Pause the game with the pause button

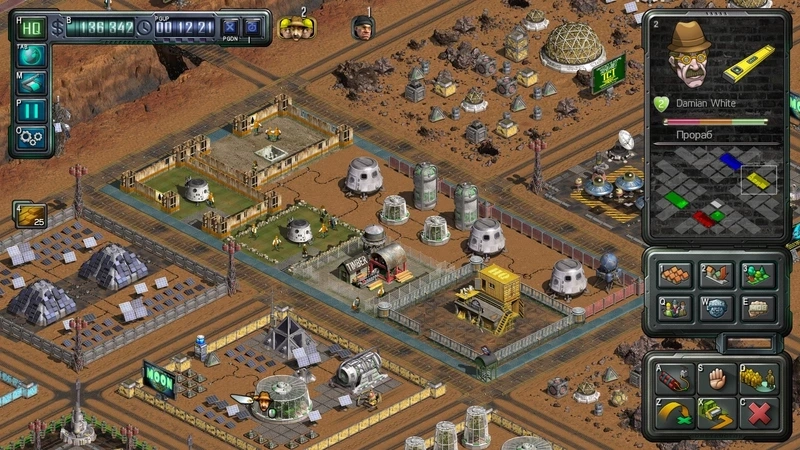pyautogui.click(x=30, y=111)
